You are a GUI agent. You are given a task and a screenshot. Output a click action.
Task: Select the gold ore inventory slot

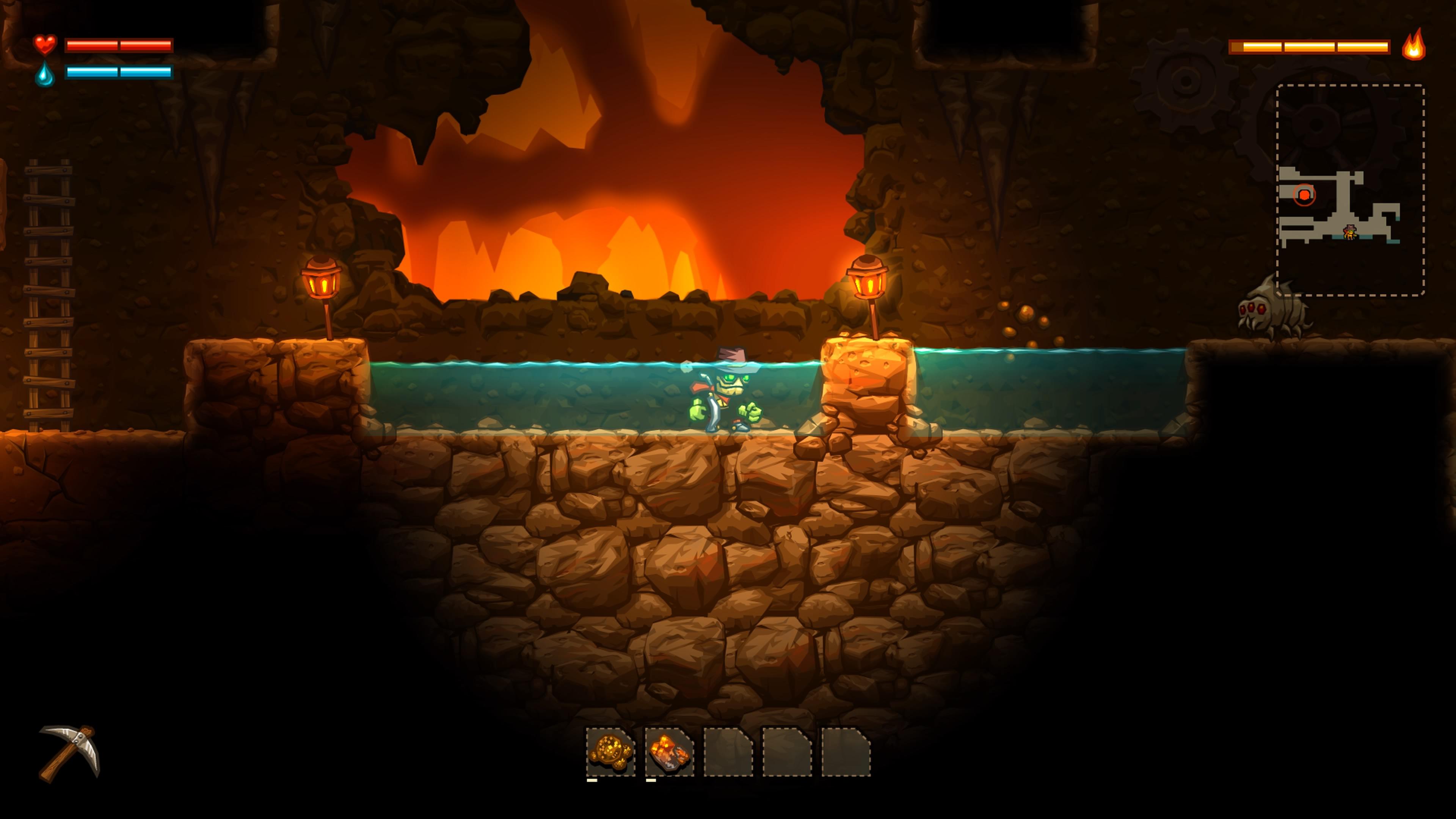(x=610, y=751)
